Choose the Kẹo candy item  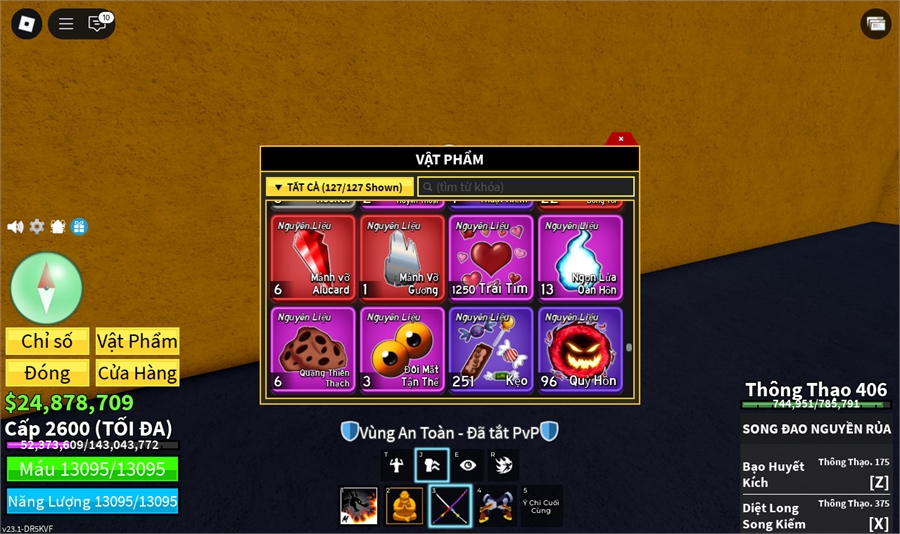pyautogui.click(x=492, y=349)
